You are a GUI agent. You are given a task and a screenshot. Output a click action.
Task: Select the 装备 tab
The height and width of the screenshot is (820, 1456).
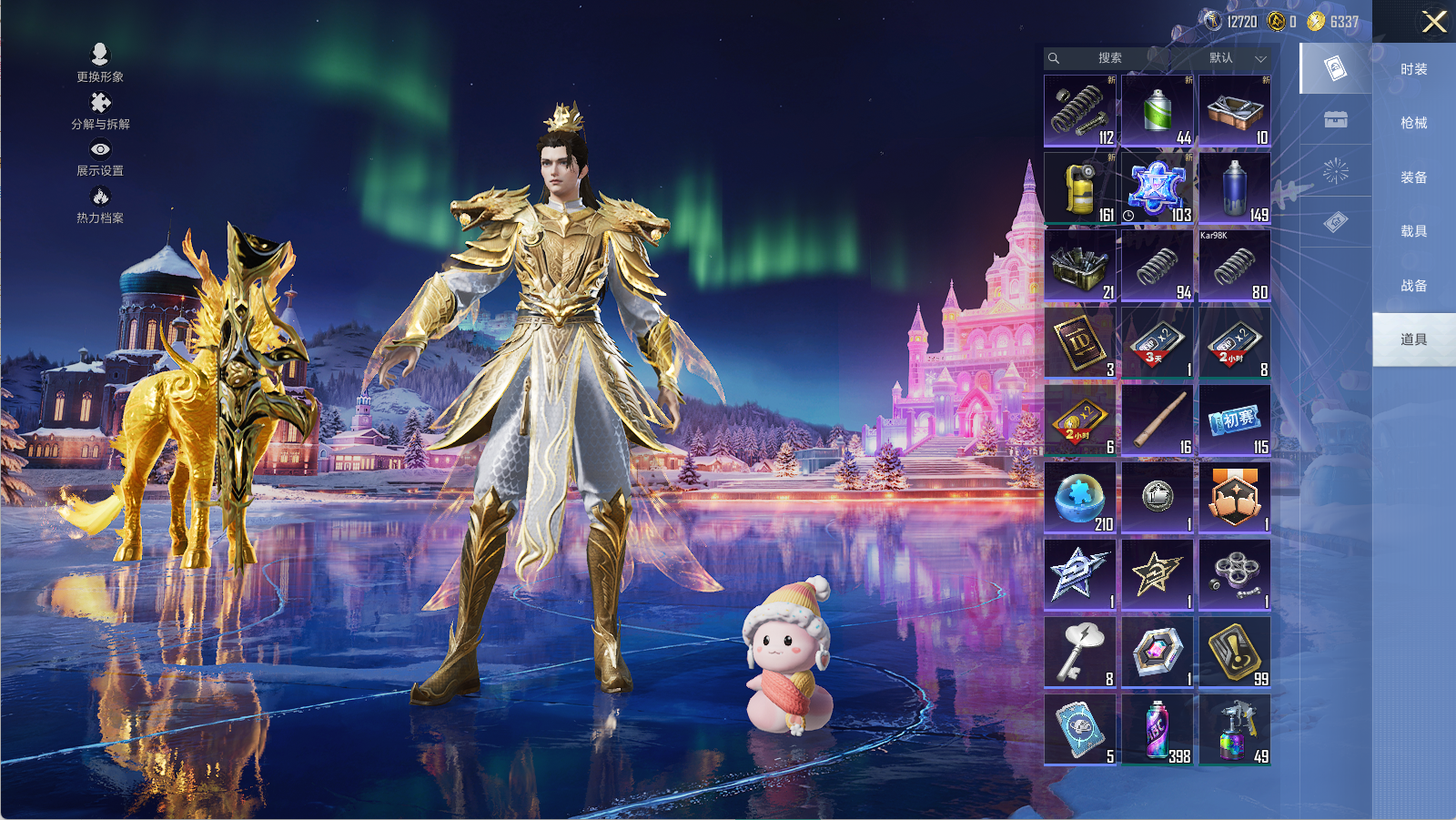point(1413,177)
